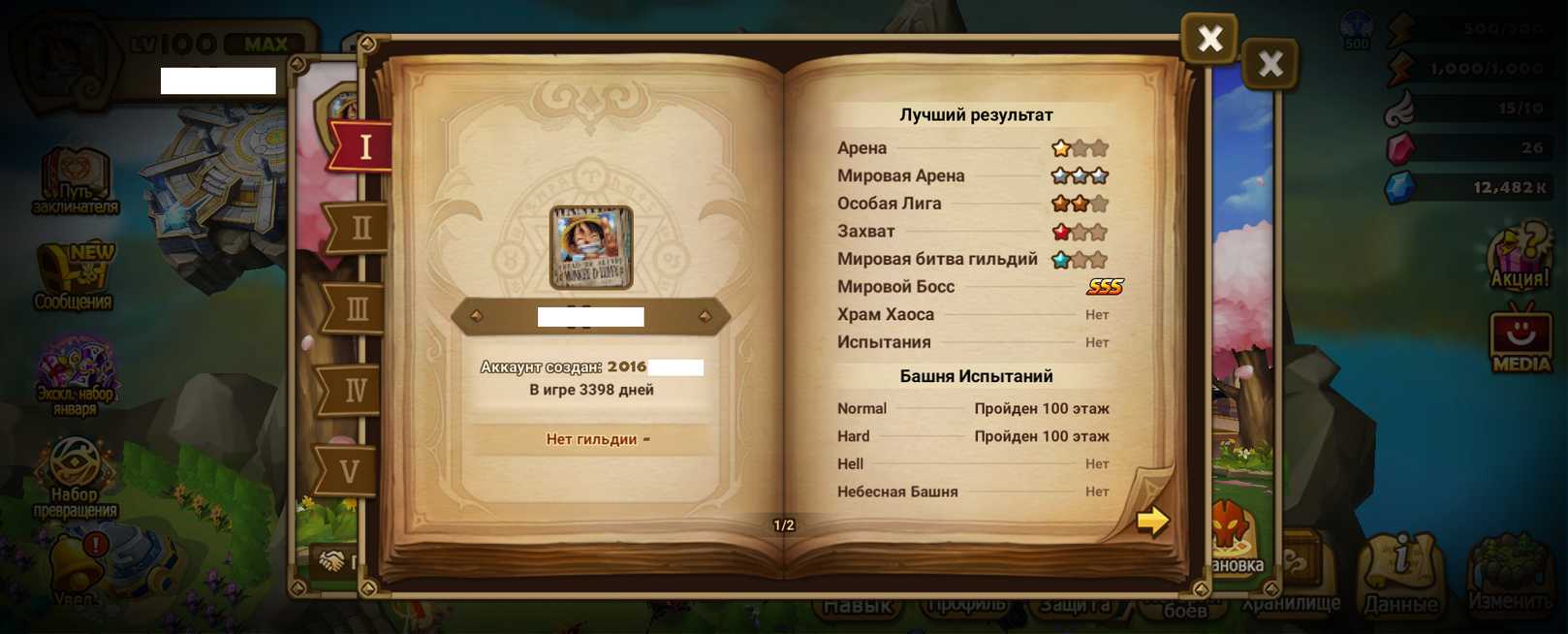
Task: Open the Набор превращения pack
Action: 75,475
